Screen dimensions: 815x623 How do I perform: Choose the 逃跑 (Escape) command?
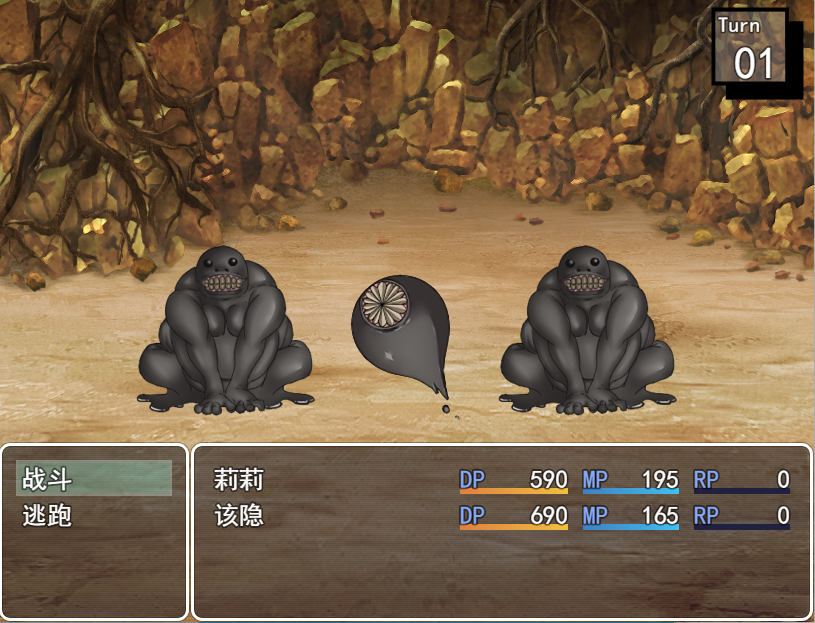click(94, 516)
